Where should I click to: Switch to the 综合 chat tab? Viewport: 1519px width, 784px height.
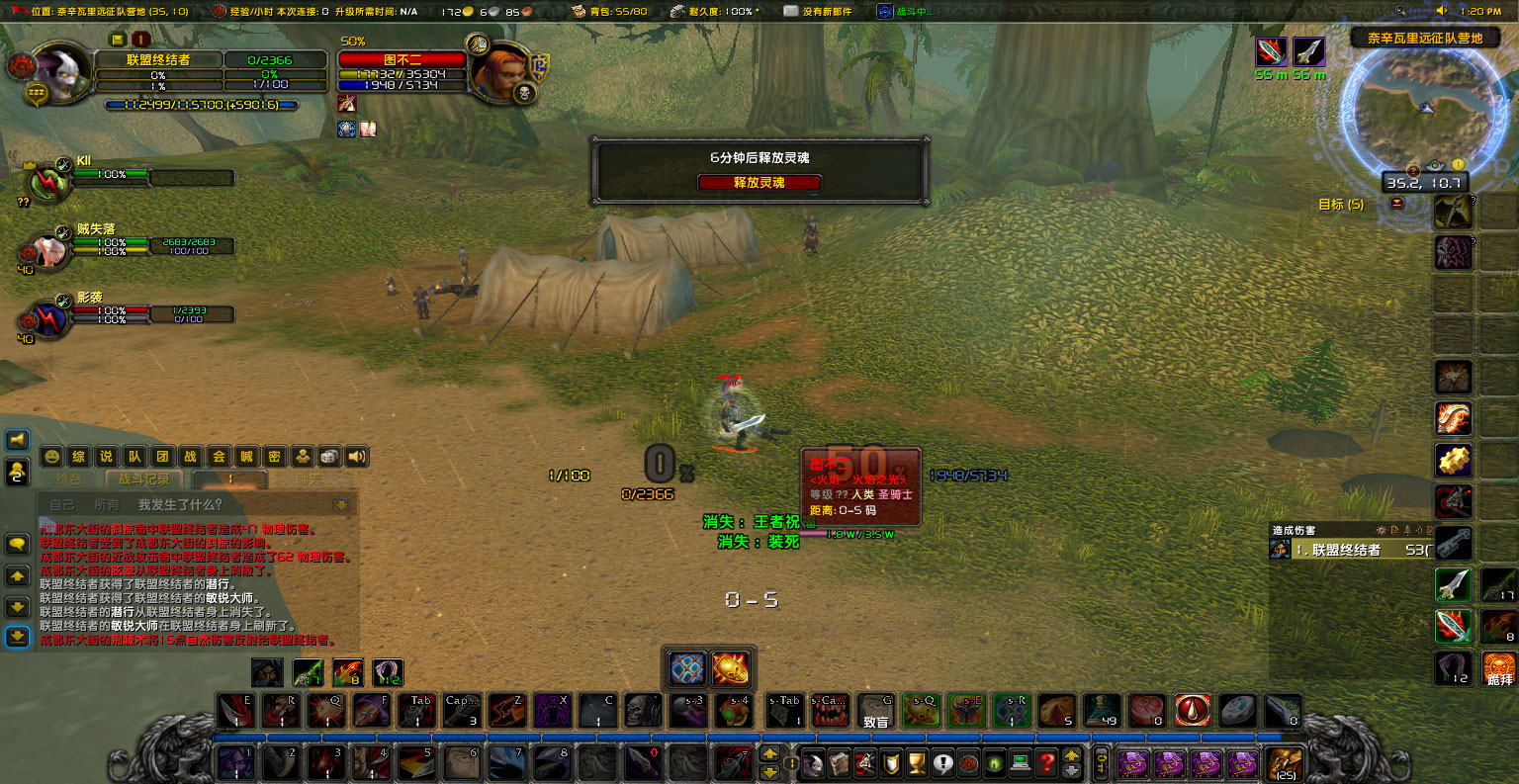(x=69, y=478)
